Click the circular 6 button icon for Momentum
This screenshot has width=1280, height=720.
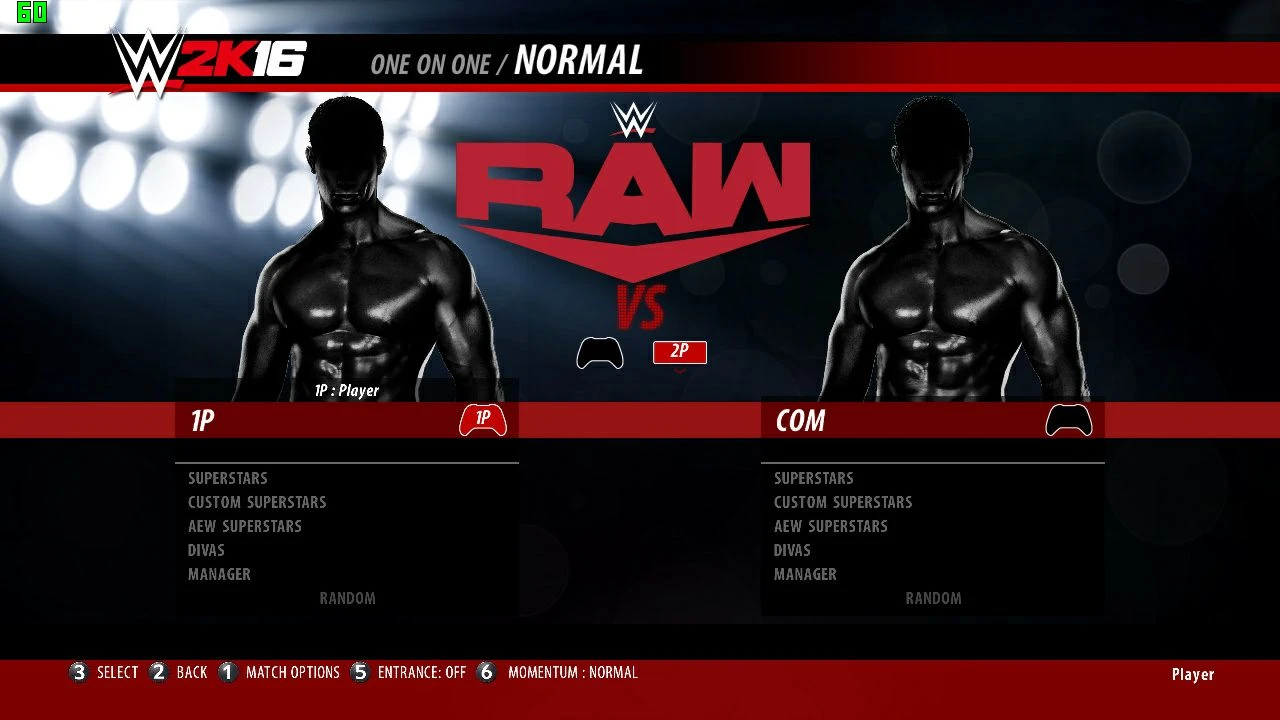(x=486, y=673)
